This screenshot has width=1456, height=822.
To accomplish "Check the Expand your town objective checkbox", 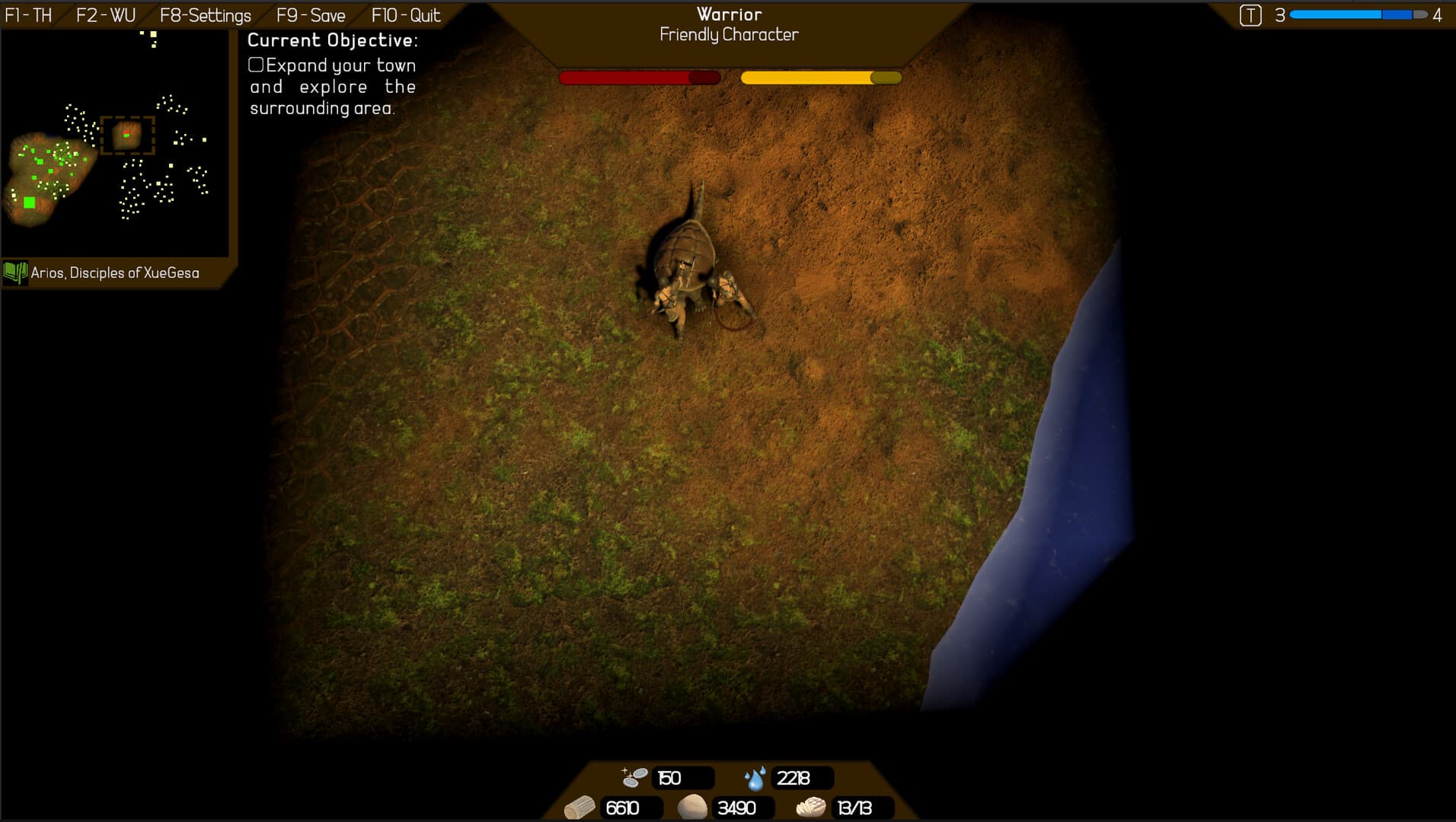I will [x=257, y=66].
